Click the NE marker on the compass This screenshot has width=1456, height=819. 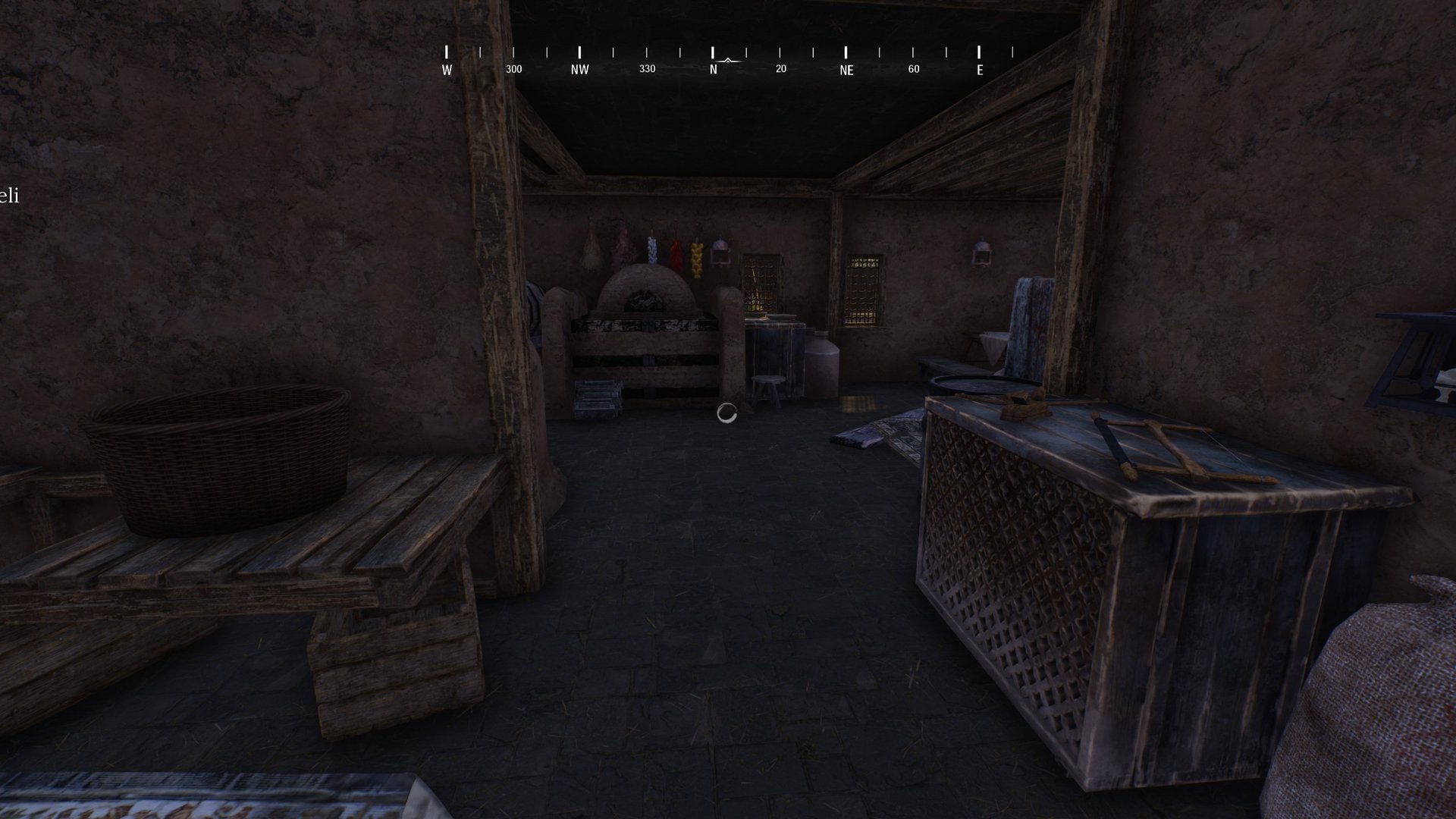tap(846, 70)
